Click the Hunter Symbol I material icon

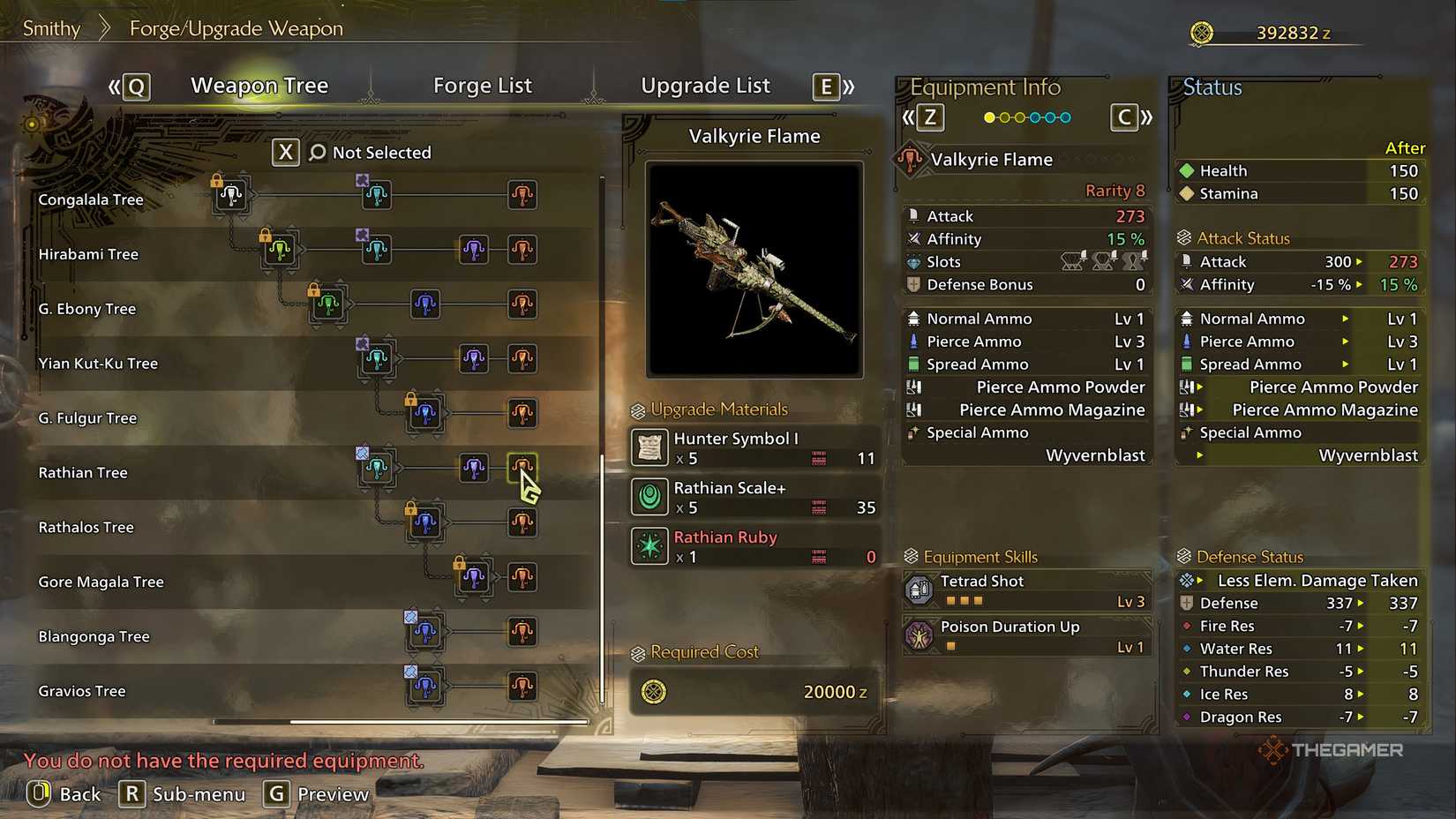click(x=649, y=447)
